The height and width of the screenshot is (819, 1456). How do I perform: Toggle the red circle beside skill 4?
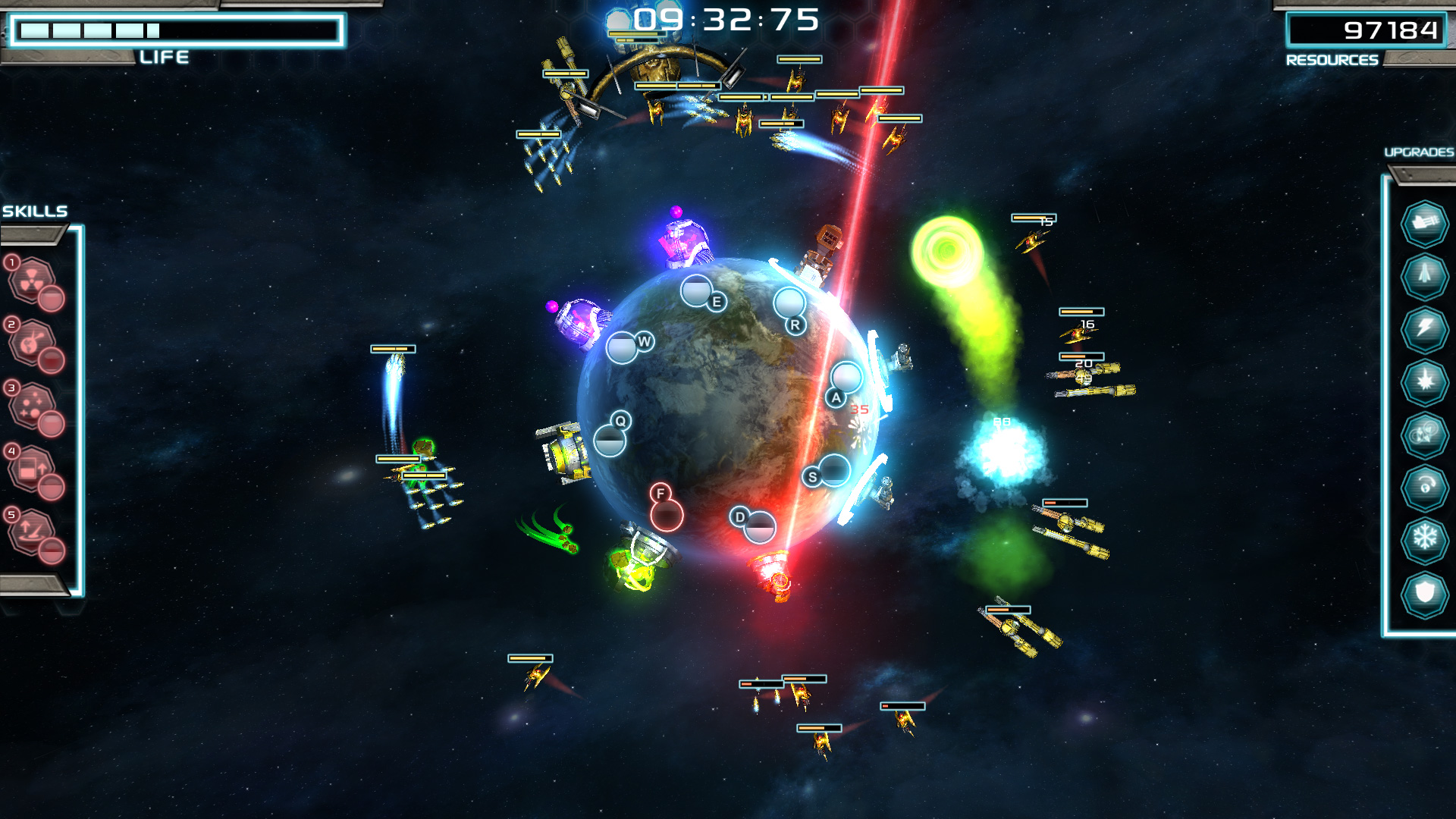pos(51,487)
